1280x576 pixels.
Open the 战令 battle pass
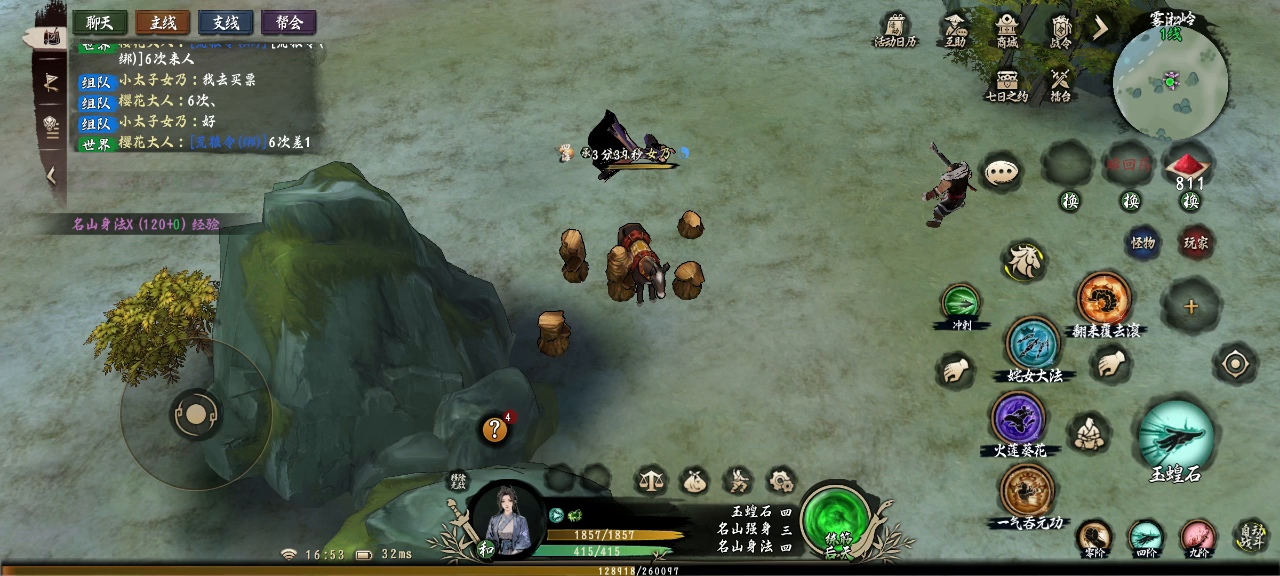click(x=1060, y=28)
